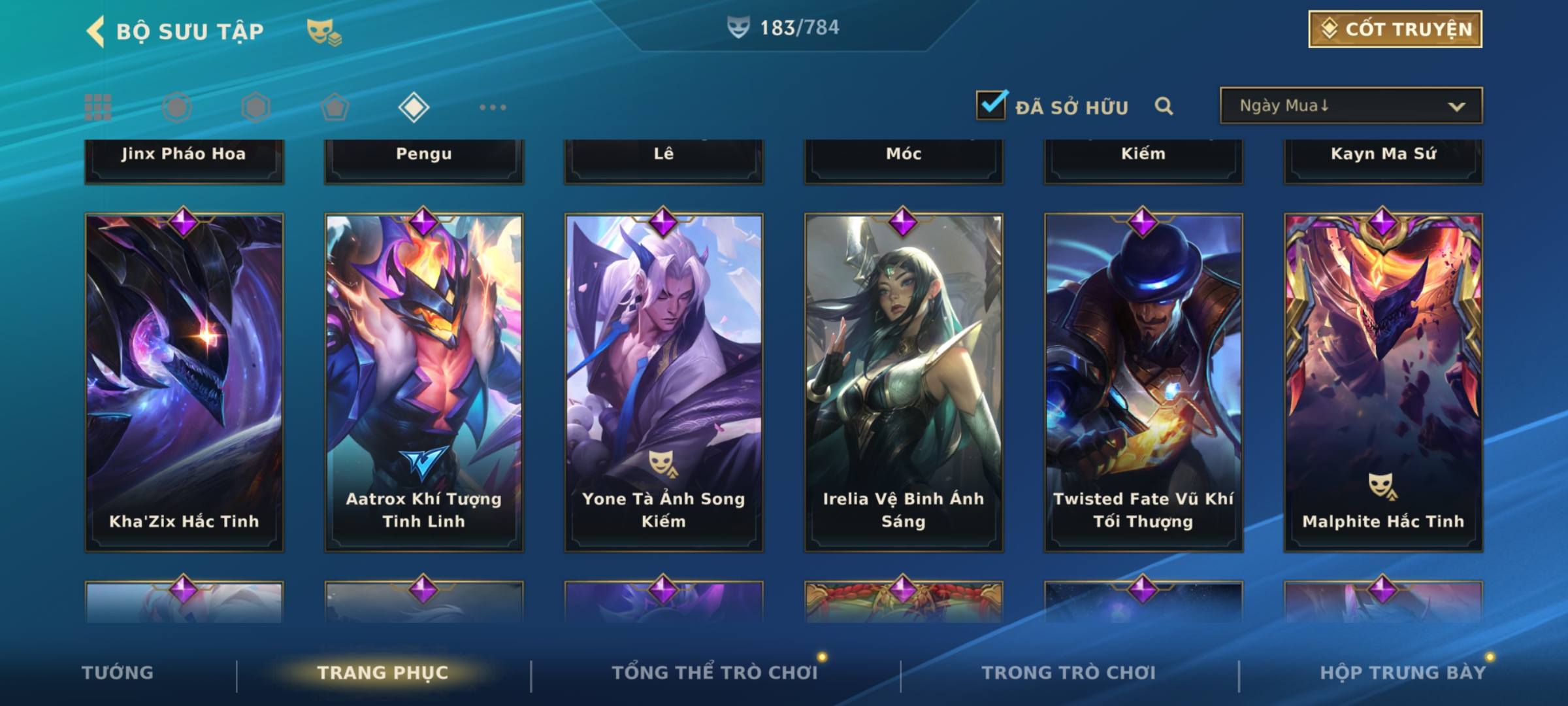Go back from Bộ Sưu Tập
1568x706 pixels.
(96, 31)
